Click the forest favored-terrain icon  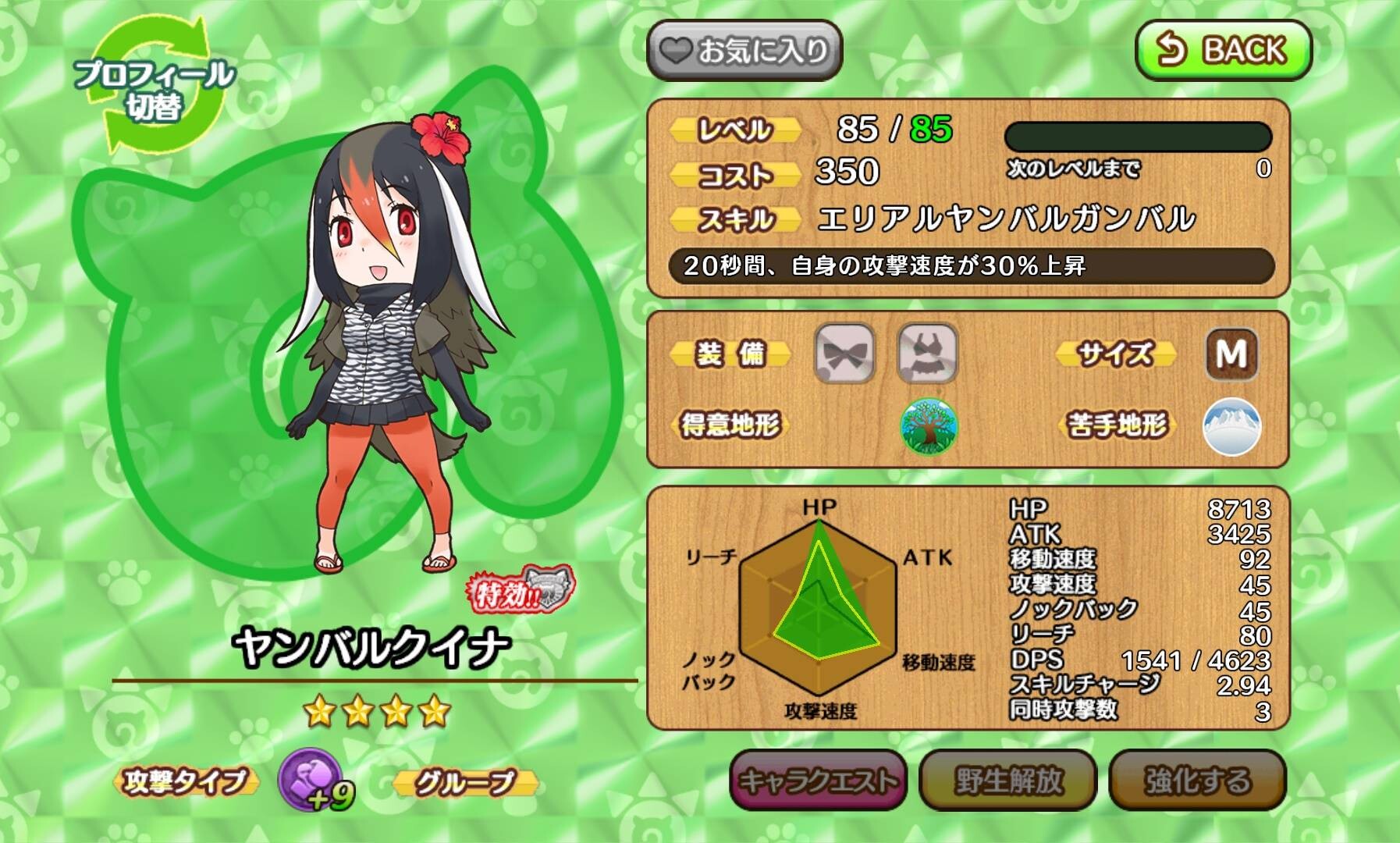[x=929, y=427]
